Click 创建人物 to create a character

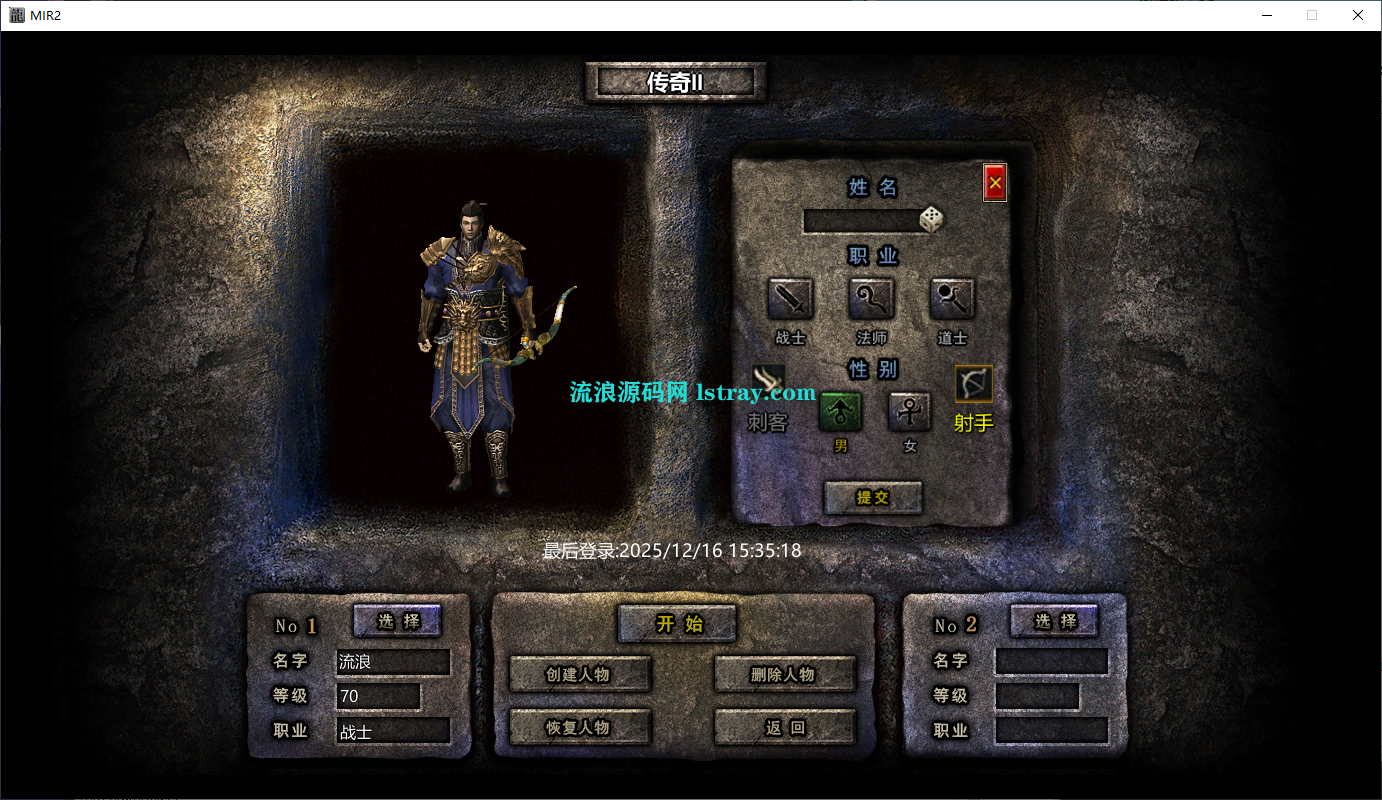point(580,675)
